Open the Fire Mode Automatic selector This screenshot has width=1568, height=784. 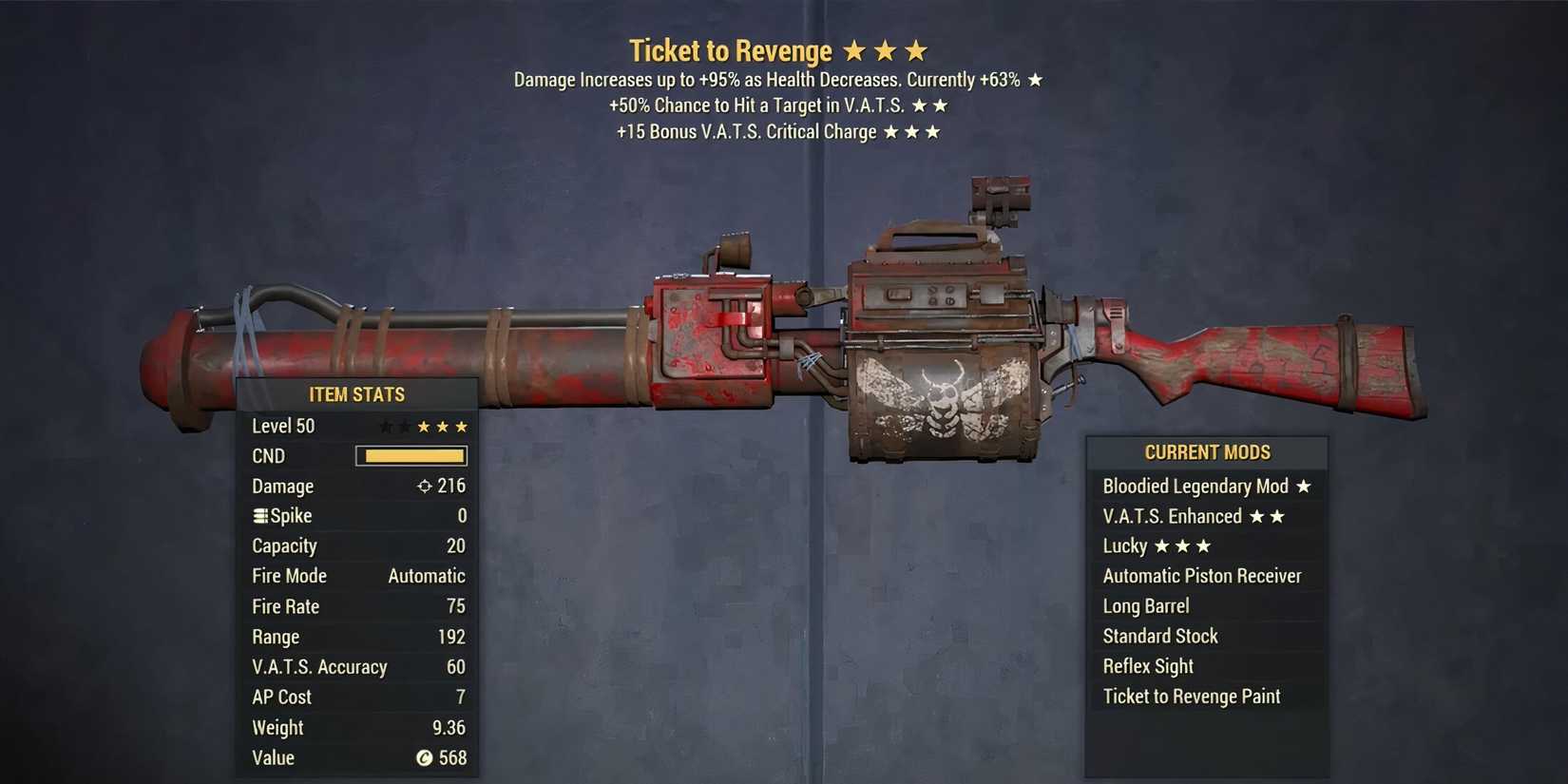tap(425, 575)
